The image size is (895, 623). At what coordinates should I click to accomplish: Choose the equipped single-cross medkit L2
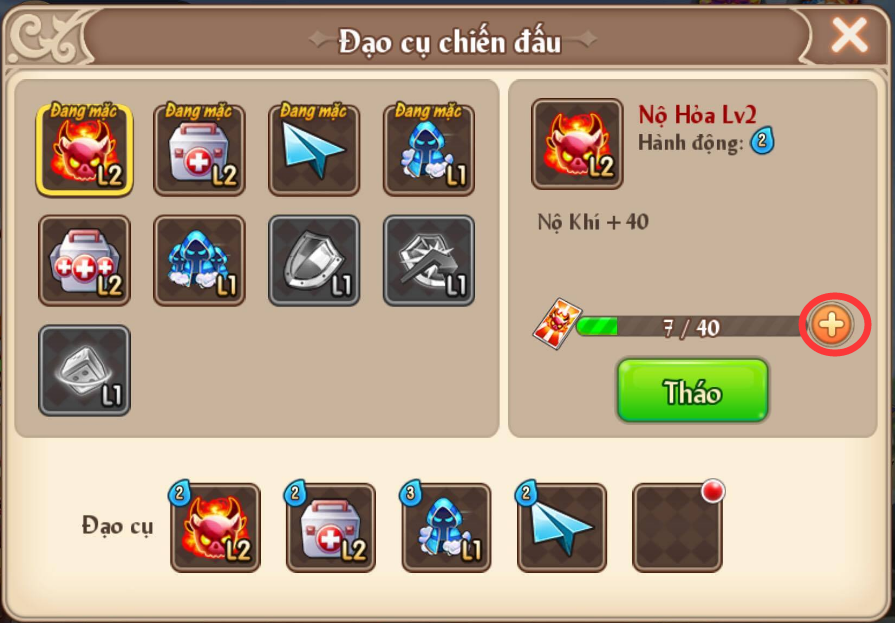[x=199, y=150]
